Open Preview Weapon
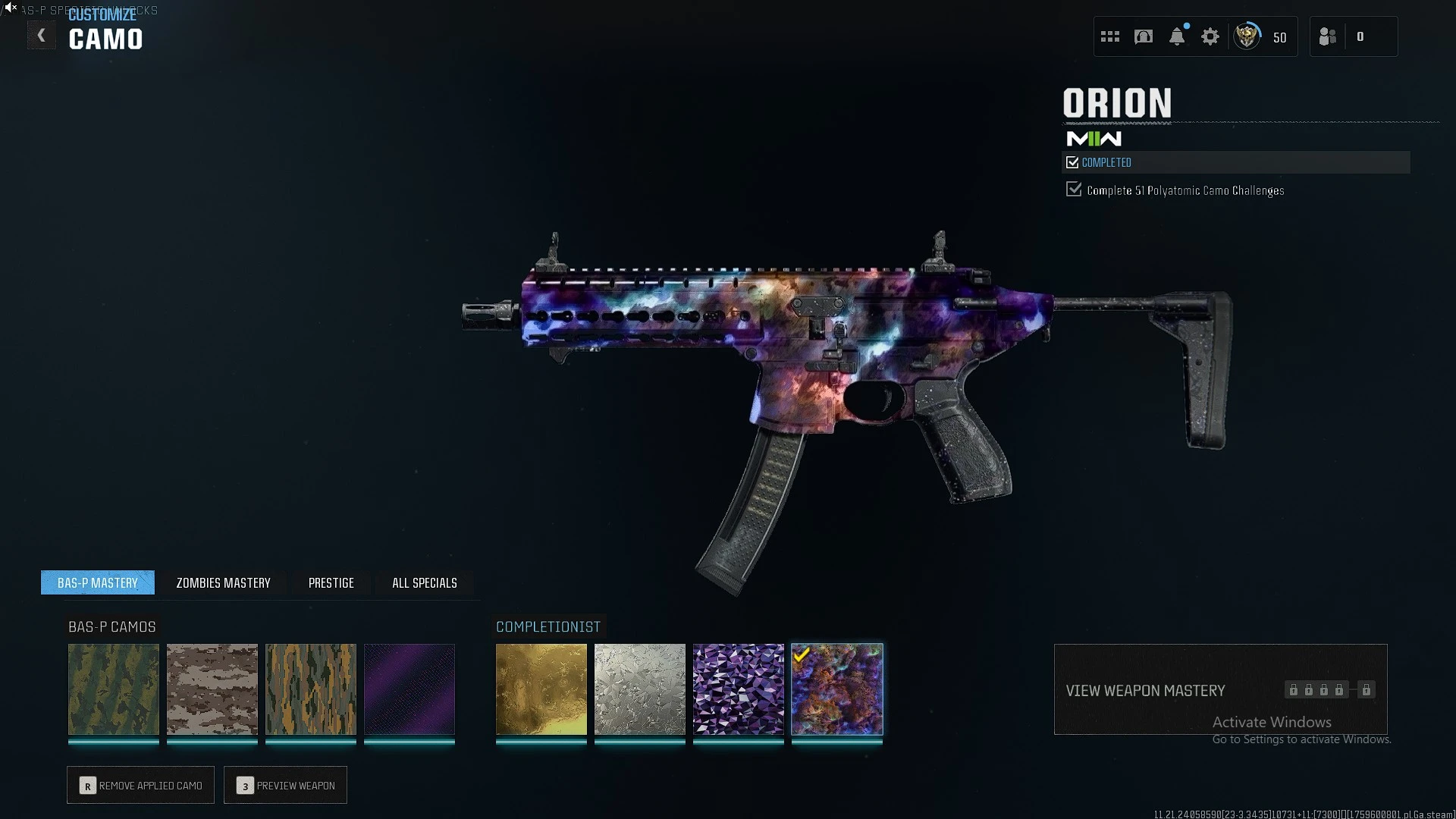Screen dimensions: 1456x819 tap(286, 786)
